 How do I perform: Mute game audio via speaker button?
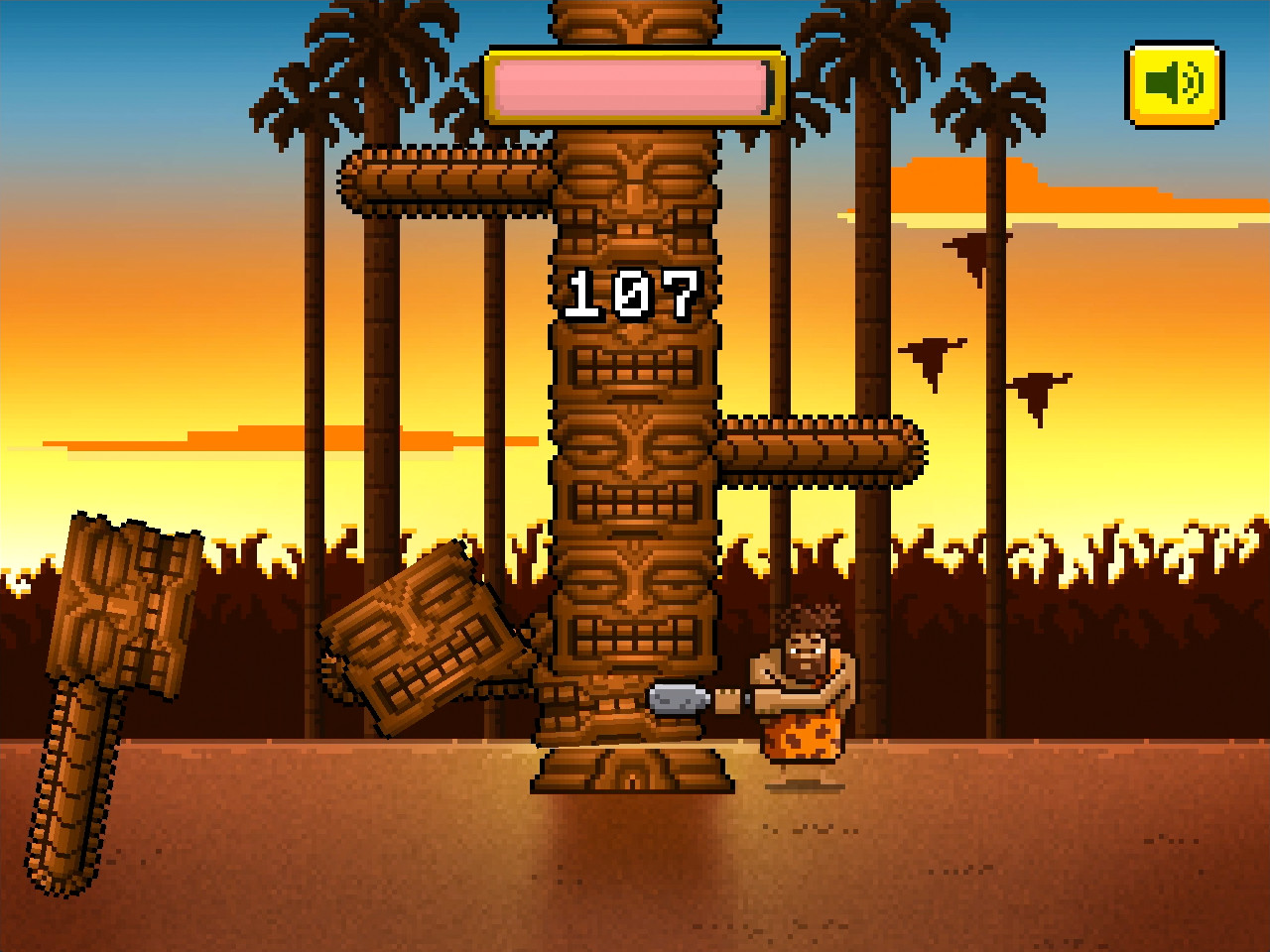[1173, 84]
